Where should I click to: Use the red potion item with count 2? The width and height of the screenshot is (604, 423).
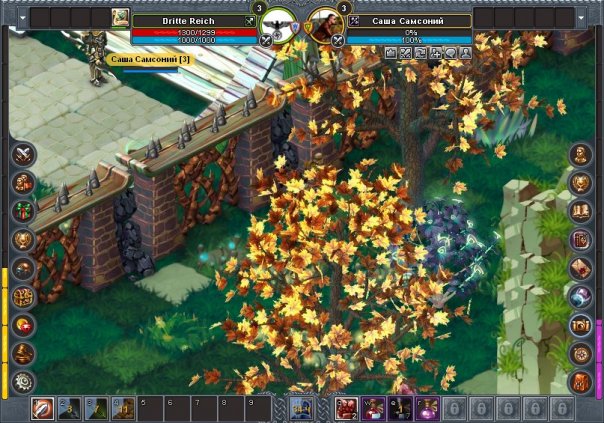348,409
